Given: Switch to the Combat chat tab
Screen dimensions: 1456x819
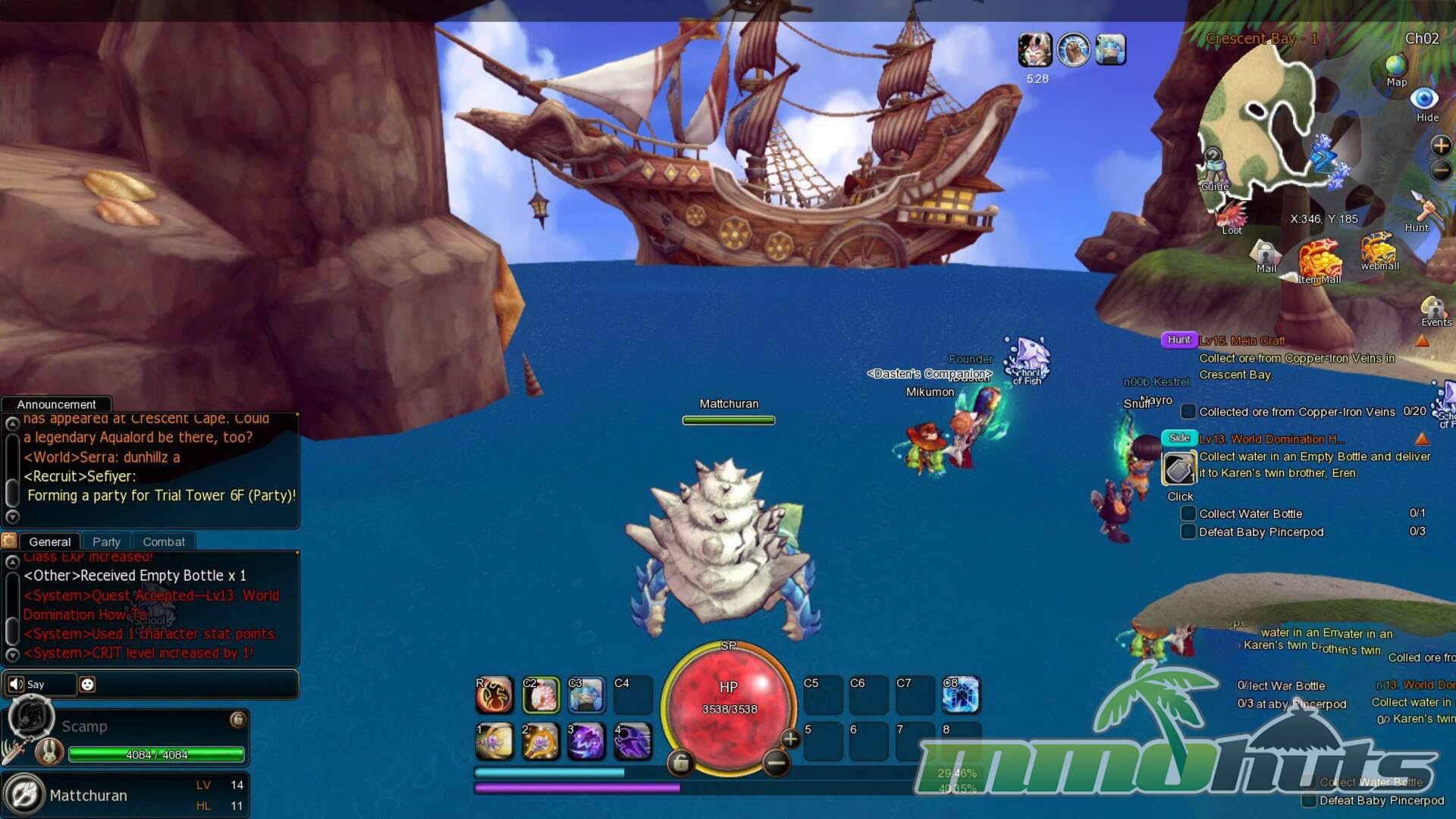Looking at the screenshot, I should [164, 541].
